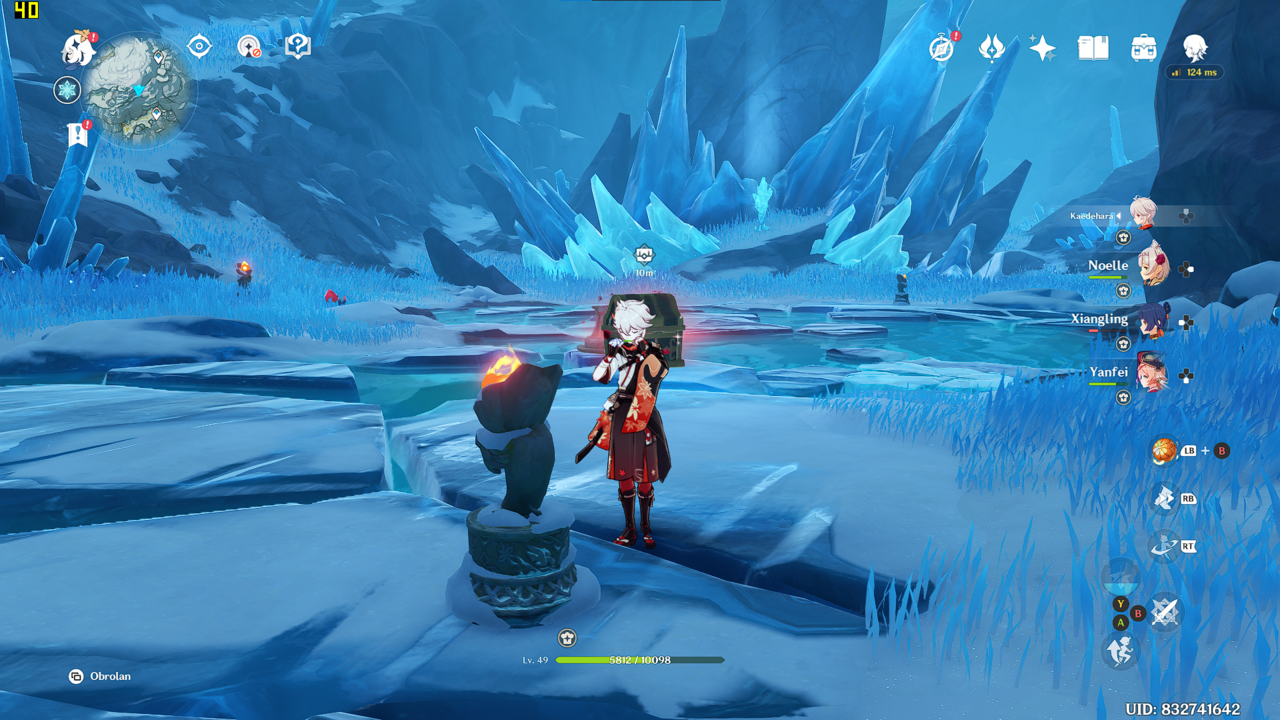Open the Obrolan chat box
Viewport: 1280px width, 720px height.
[100, 676]
